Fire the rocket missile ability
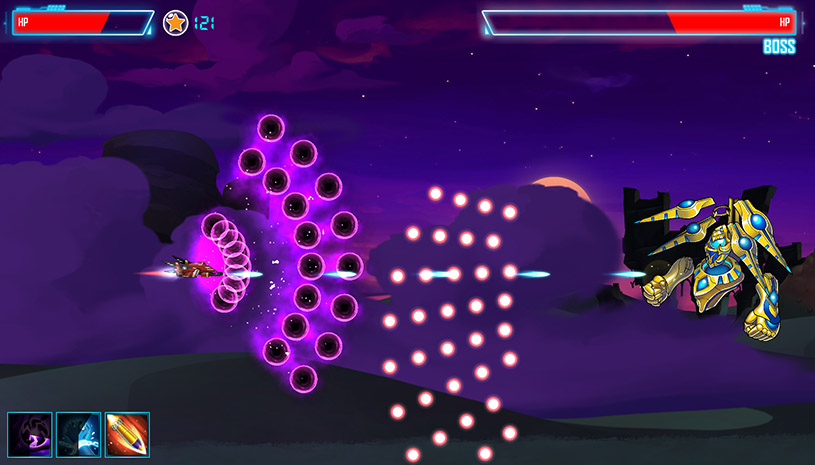The height and width of the screenshot is (465, 815). click(127, 434)
